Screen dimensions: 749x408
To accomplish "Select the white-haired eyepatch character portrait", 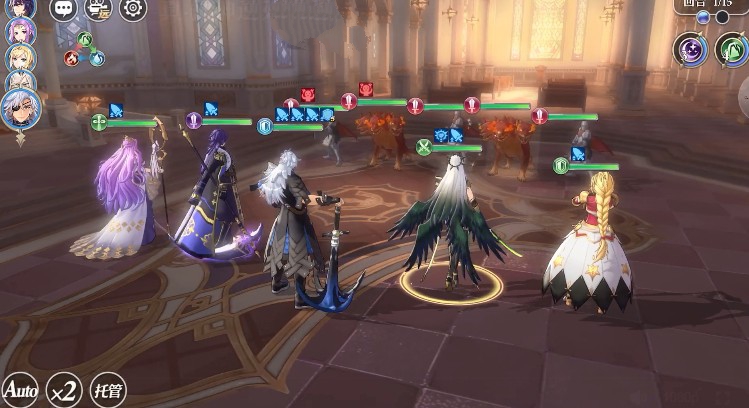I will [20, 109].
